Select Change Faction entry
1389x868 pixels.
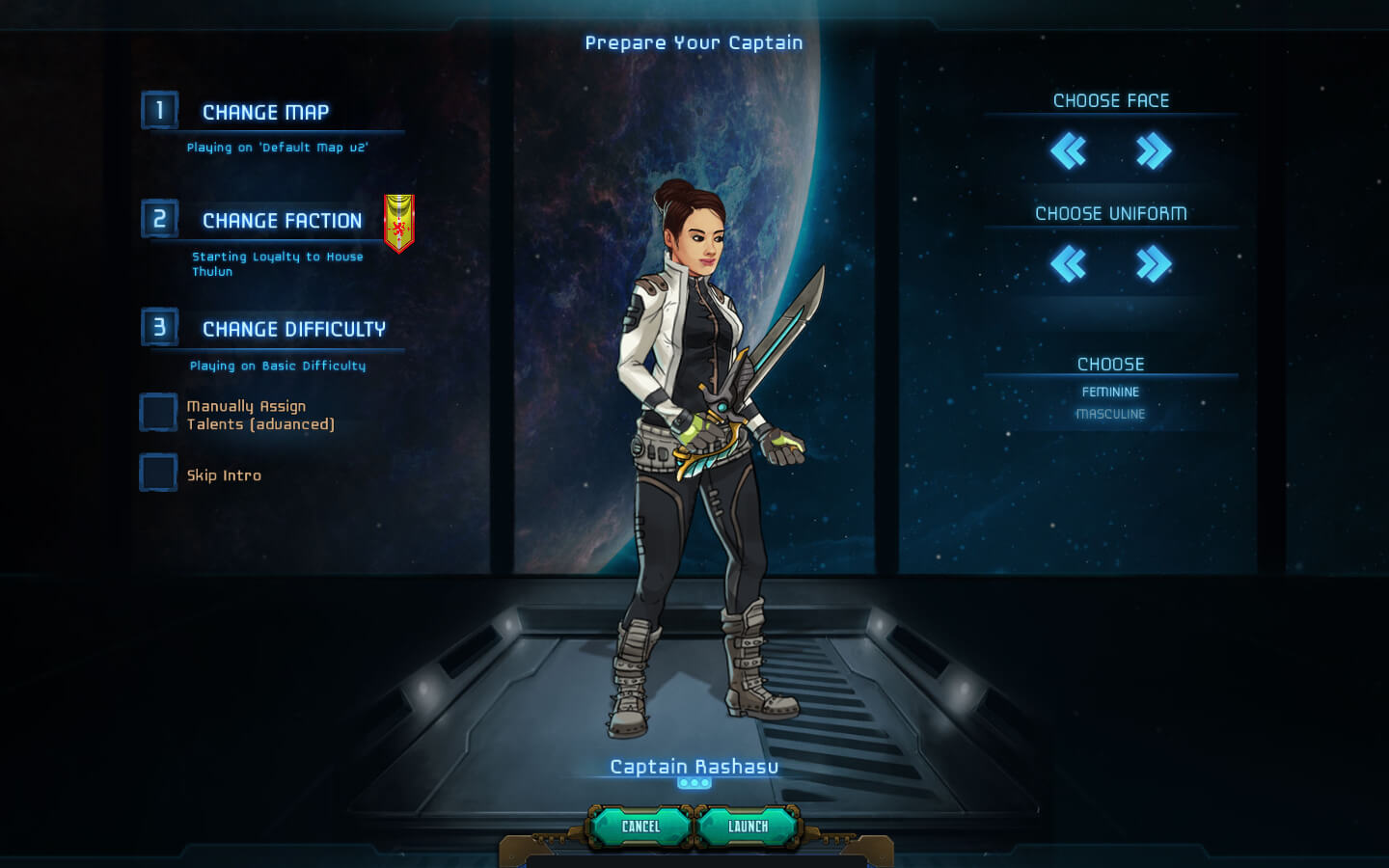click(x=282, y=221)
